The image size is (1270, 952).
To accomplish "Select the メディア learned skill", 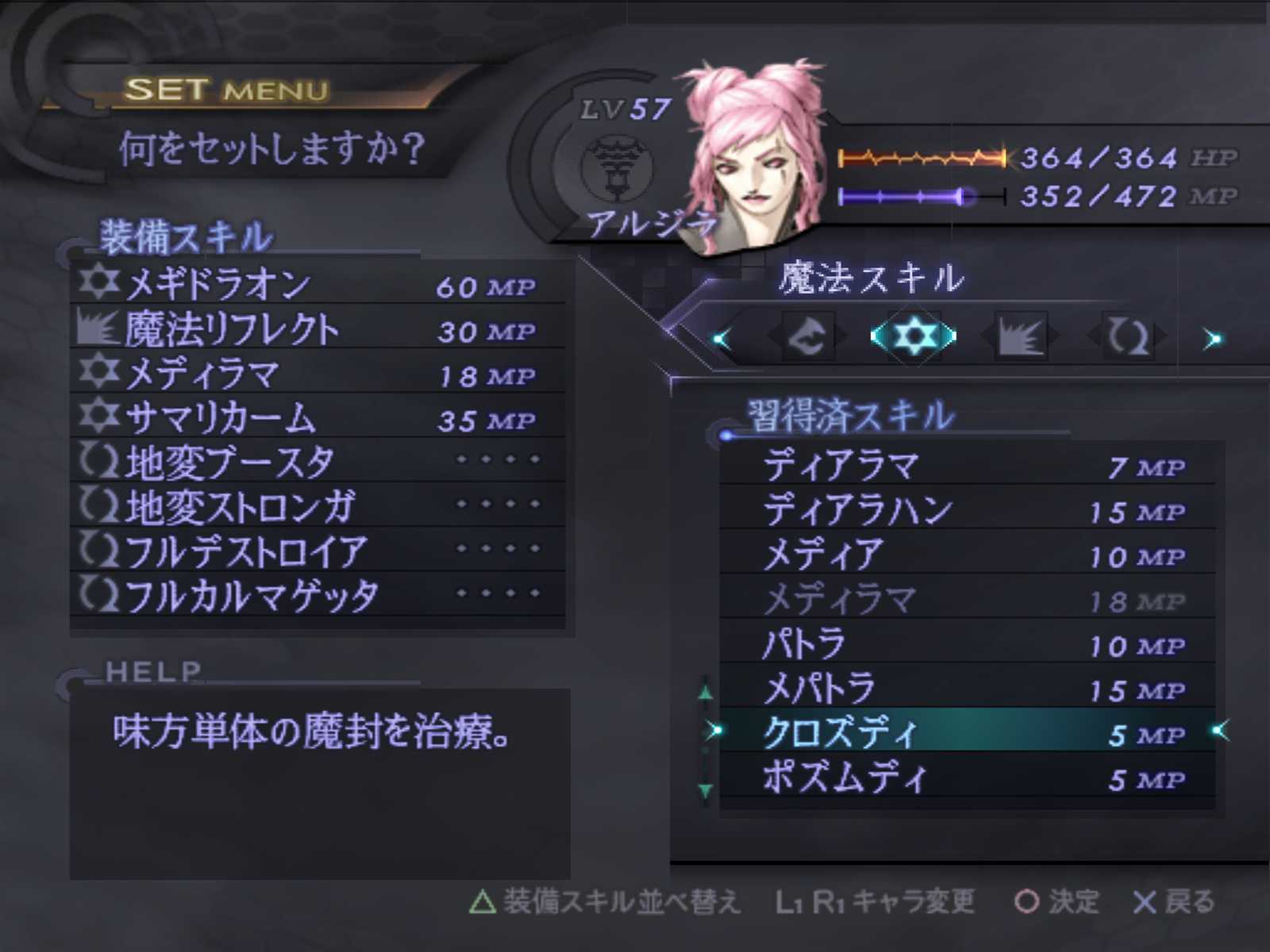I will tap(968, 555).
